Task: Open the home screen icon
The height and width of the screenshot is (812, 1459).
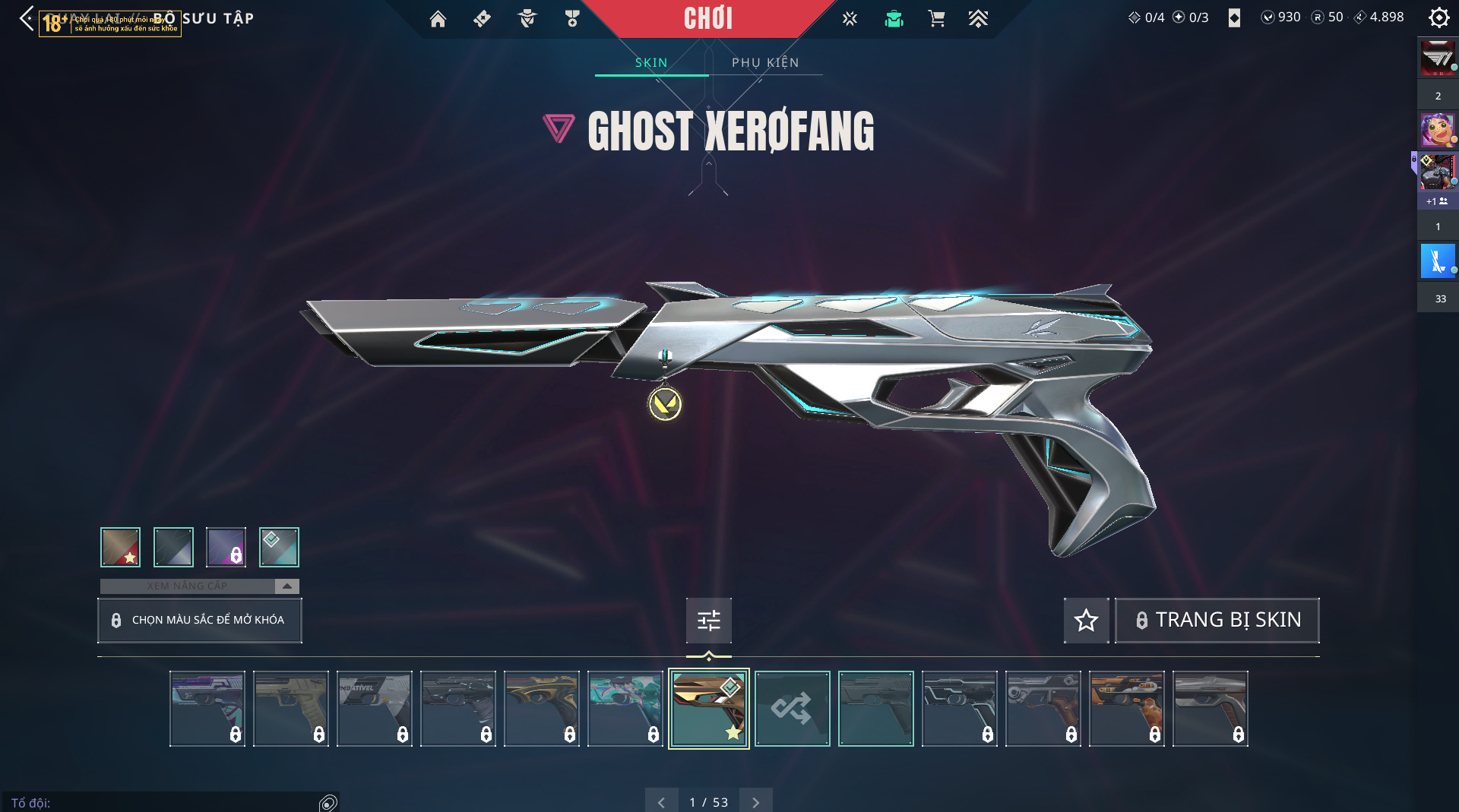Action: pos(438,19)
